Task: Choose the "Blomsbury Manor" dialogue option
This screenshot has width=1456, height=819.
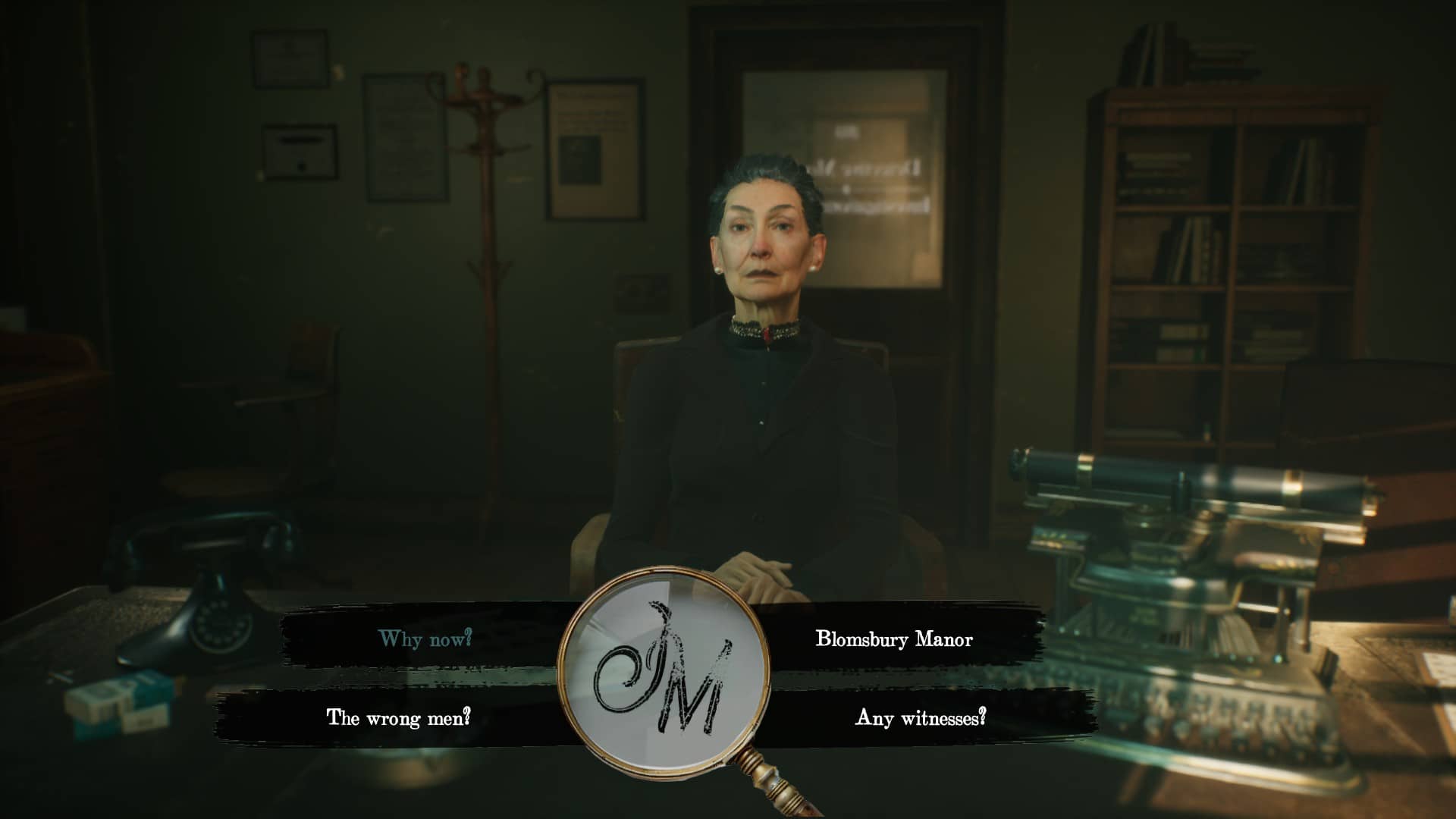Action: pos(893,639)
